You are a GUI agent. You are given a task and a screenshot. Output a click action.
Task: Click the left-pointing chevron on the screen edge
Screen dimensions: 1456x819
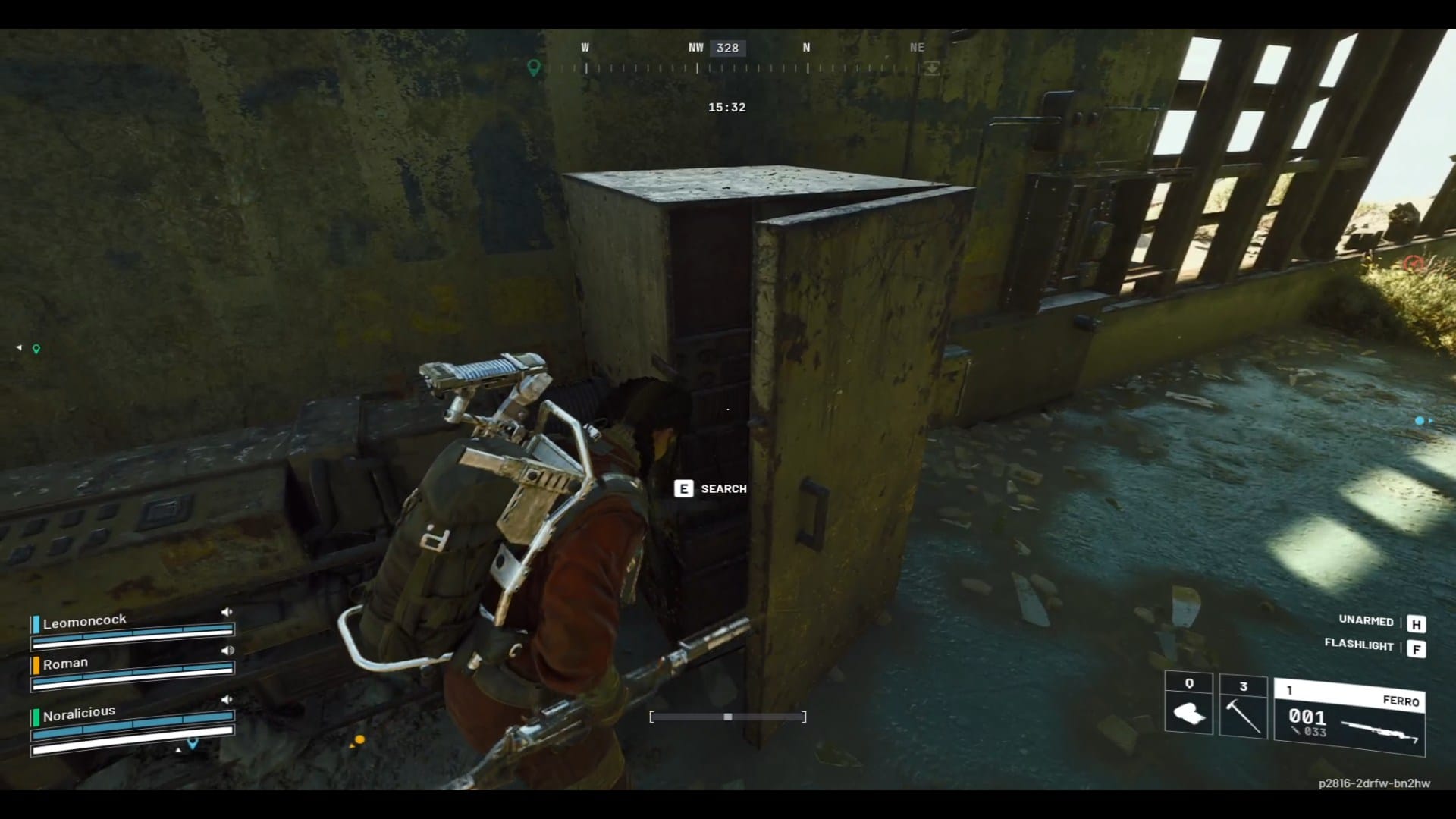pos(18,346)
